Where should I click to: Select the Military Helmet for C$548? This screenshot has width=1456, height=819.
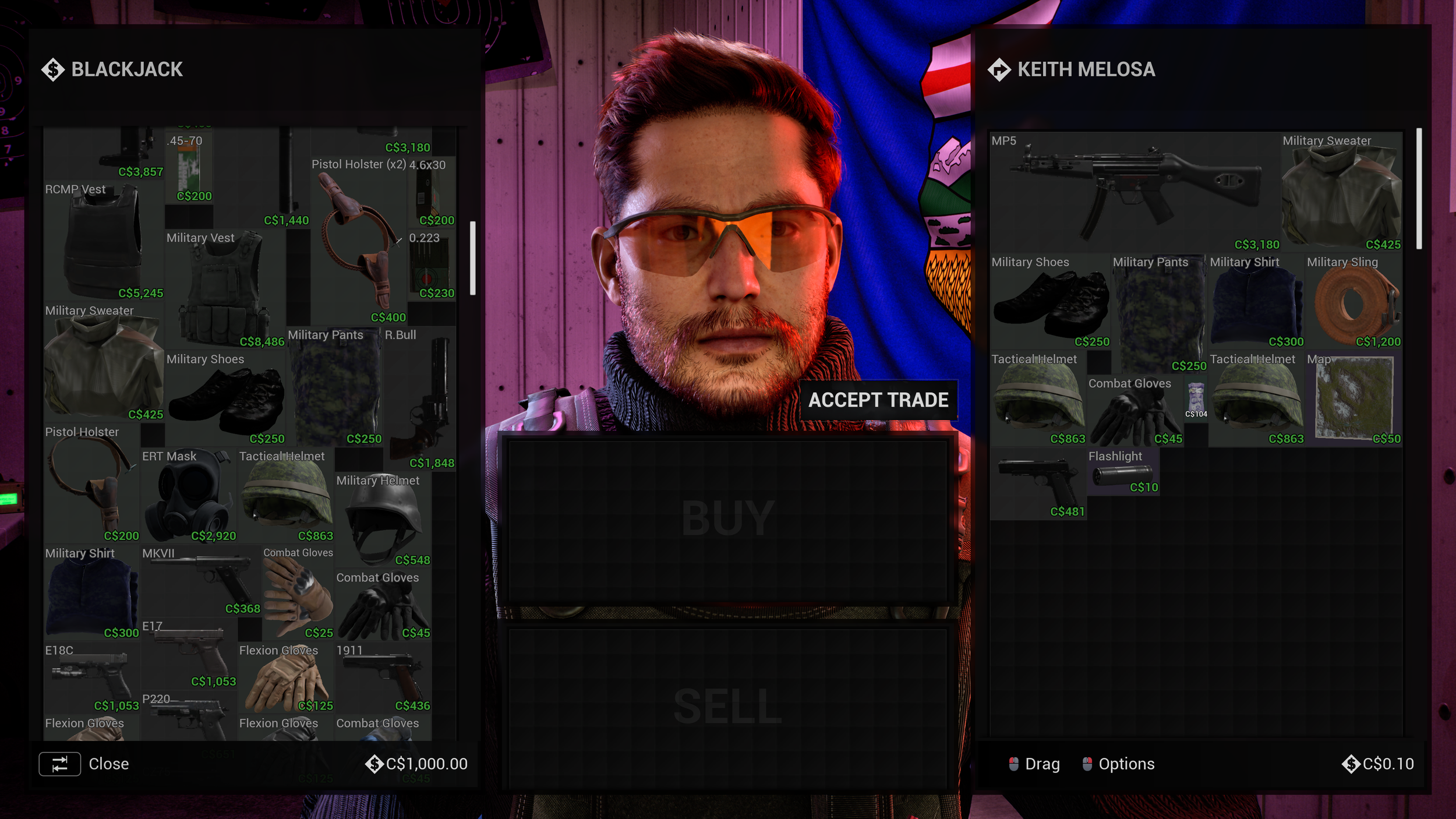pos(382,520)
